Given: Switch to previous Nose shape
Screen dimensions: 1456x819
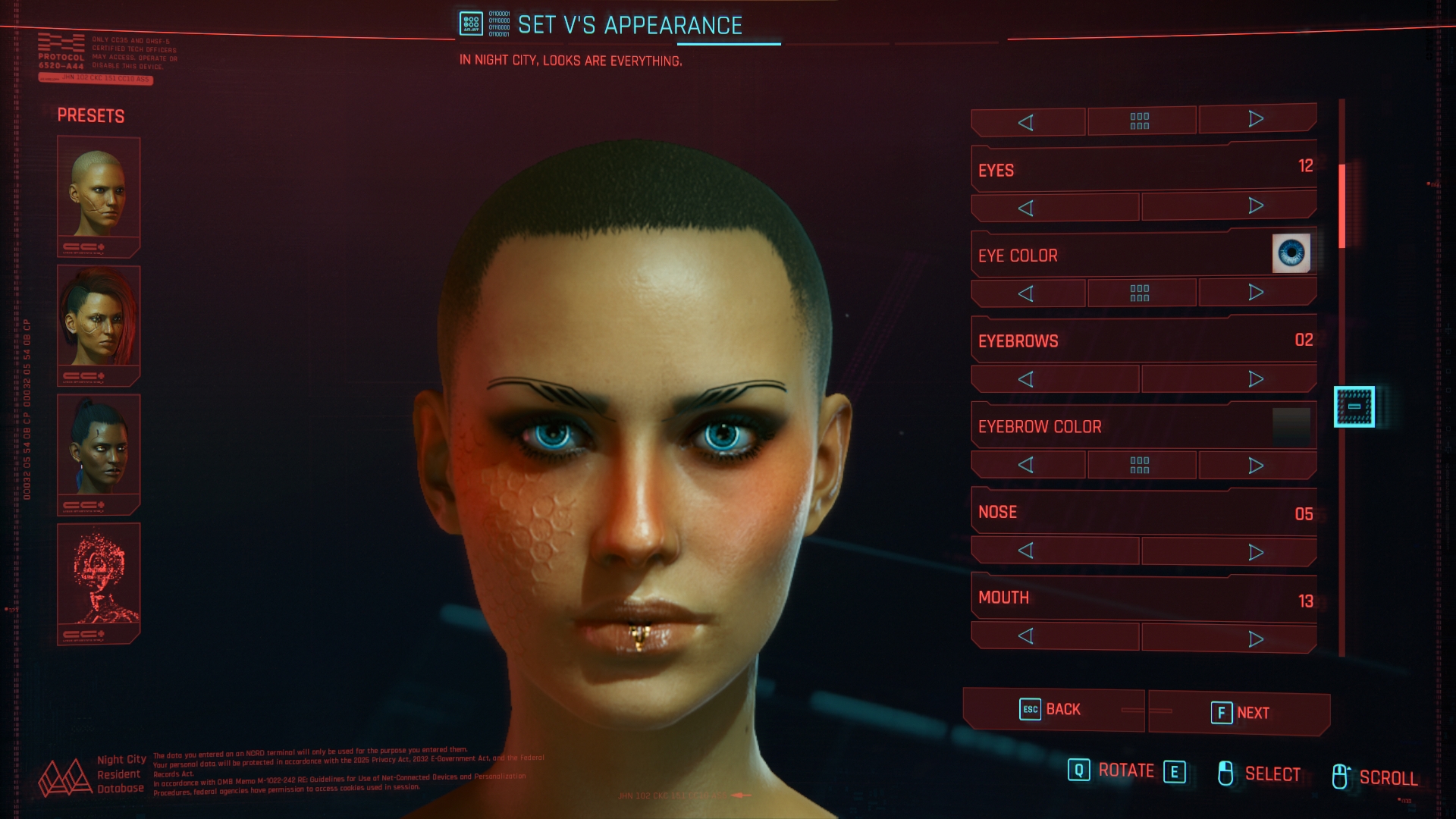Looking at the screenshot, I should tap(1026, 551).
